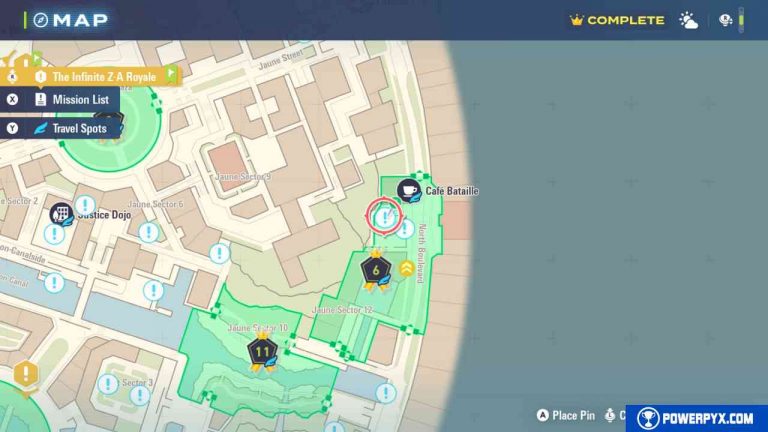Open the Mission List entry
Viewport: 768px width, 432px height.
coord(78,100)
